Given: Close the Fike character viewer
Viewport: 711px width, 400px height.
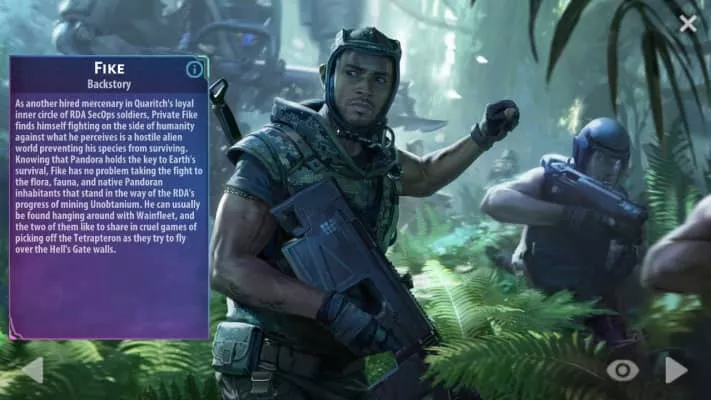Looking at the screenshot, I should (x=688, y=23).
